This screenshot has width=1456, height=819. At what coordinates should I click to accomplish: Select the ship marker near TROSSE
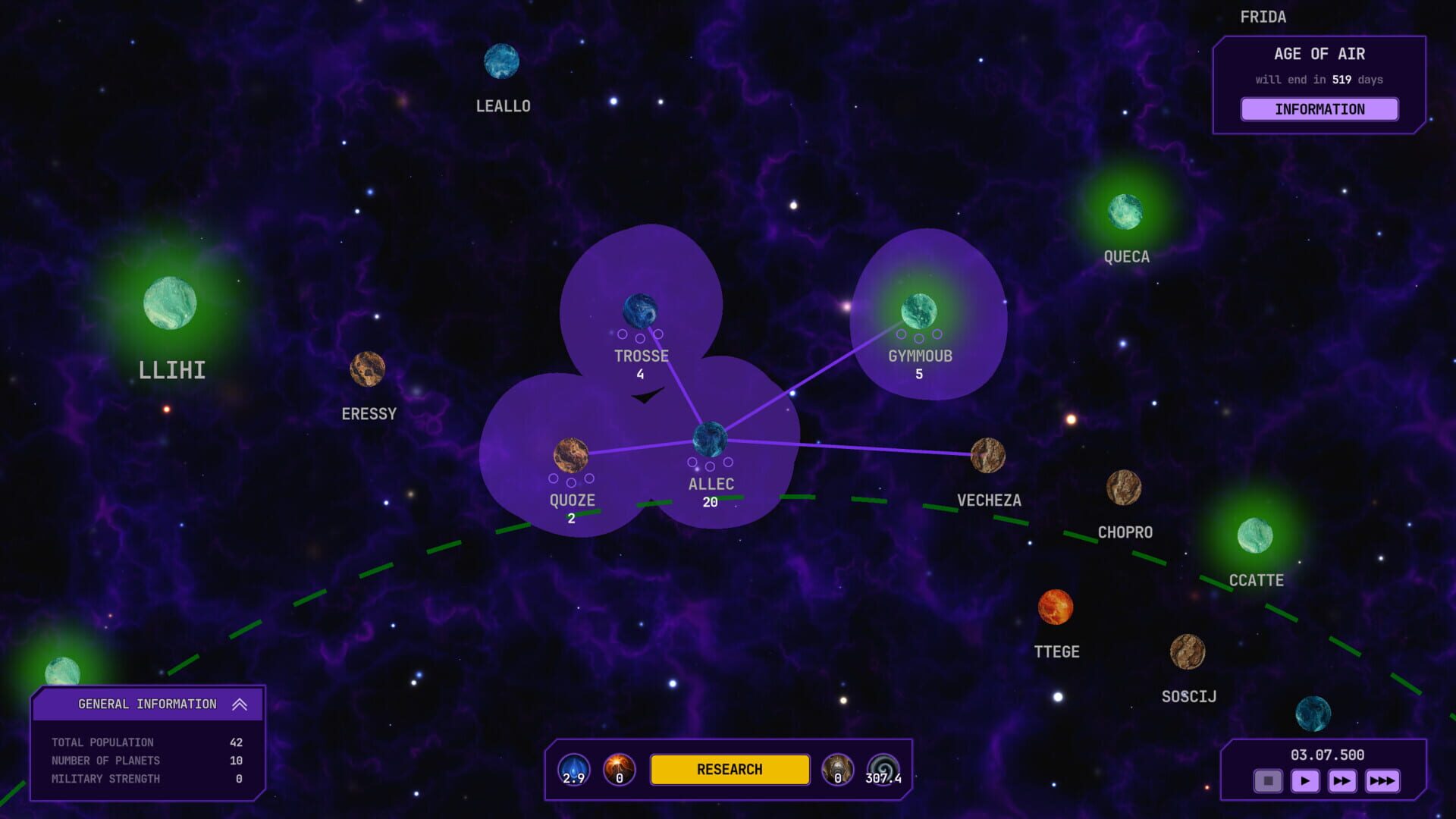pos(646,397)
